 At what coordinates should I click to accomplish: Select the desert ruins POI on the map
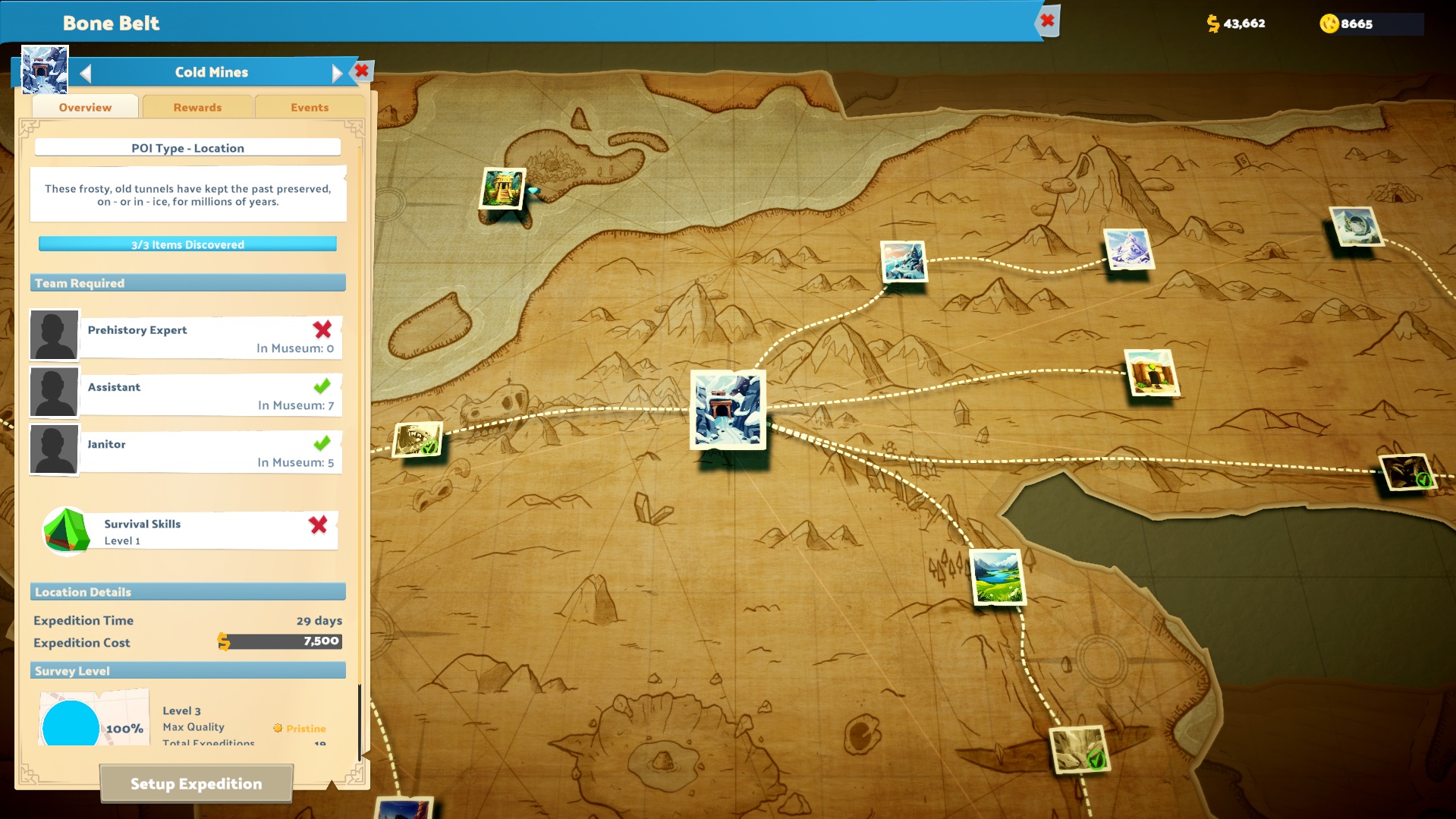[x=1152, y=374]
